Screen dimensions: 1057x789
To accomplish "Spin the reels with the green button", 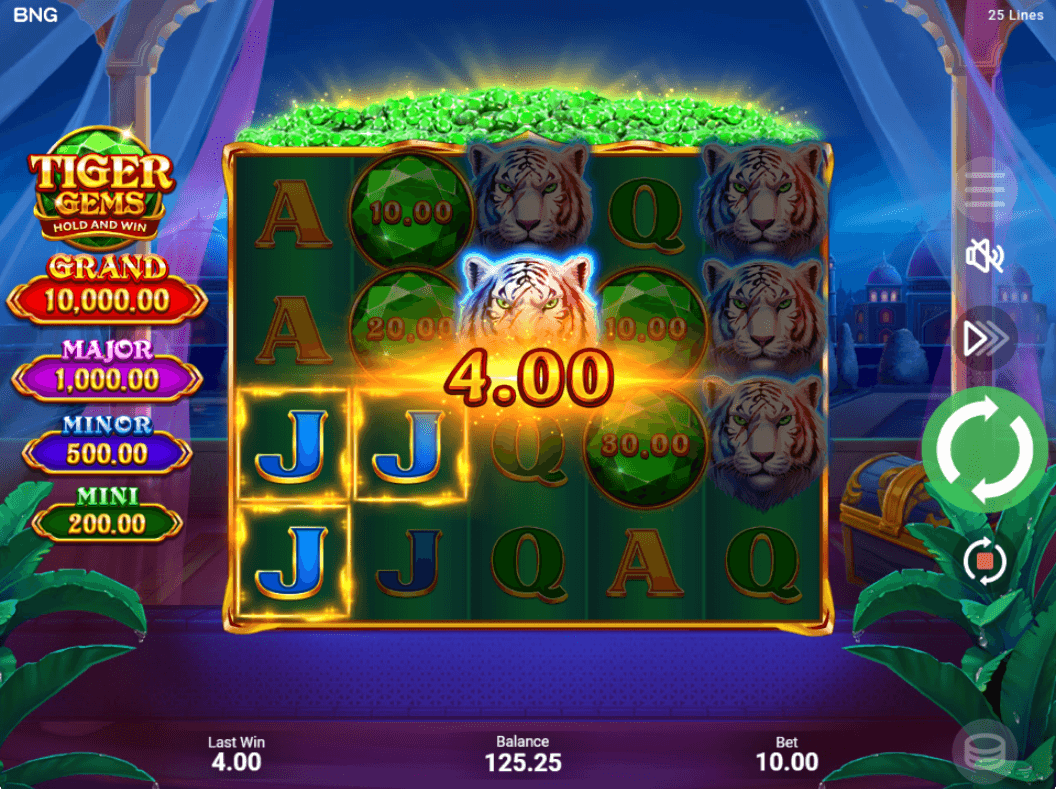I will (984, 449).
